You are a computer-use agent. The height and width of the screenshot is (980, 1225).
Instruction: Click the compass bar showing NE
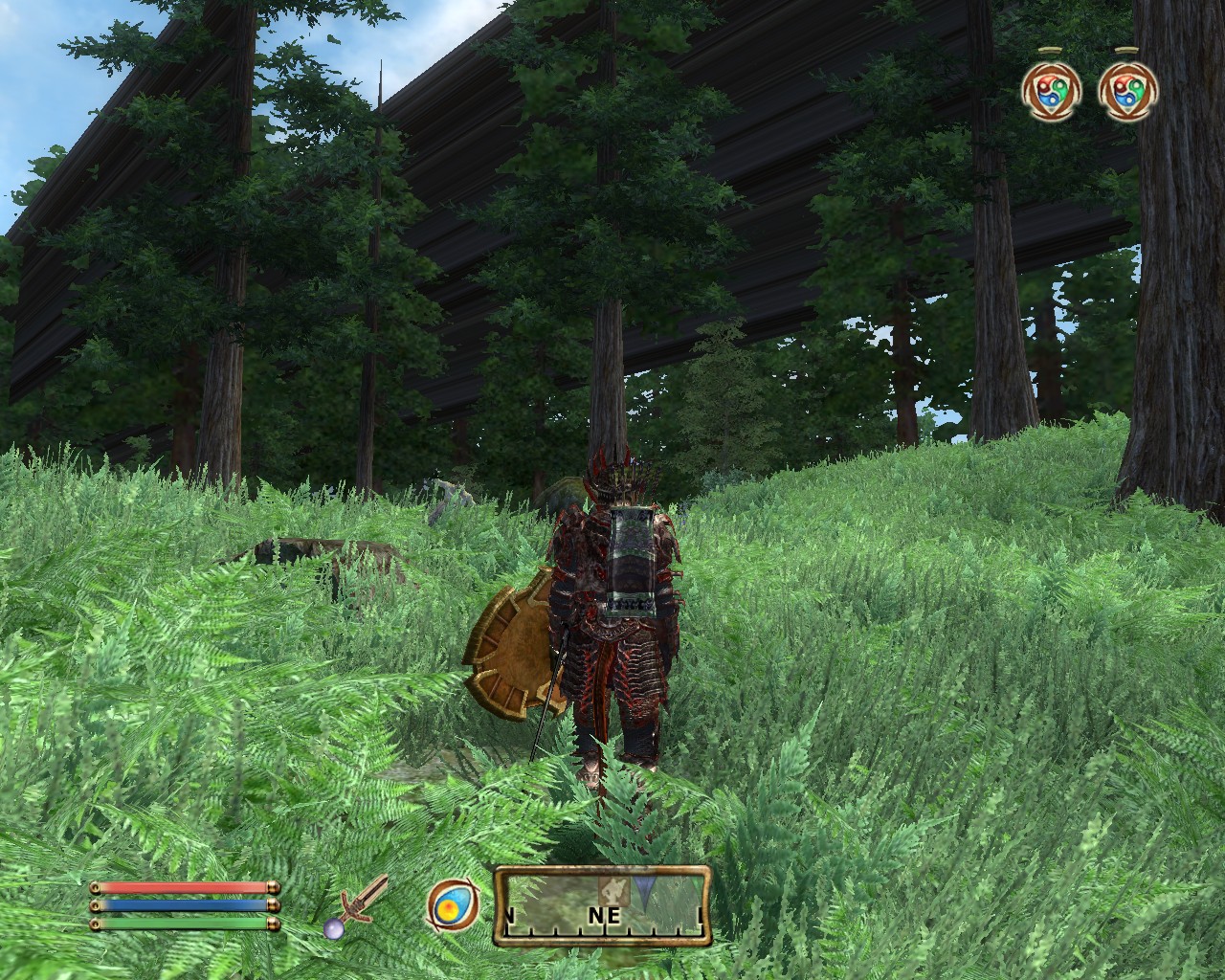click(x=603, y=906)
